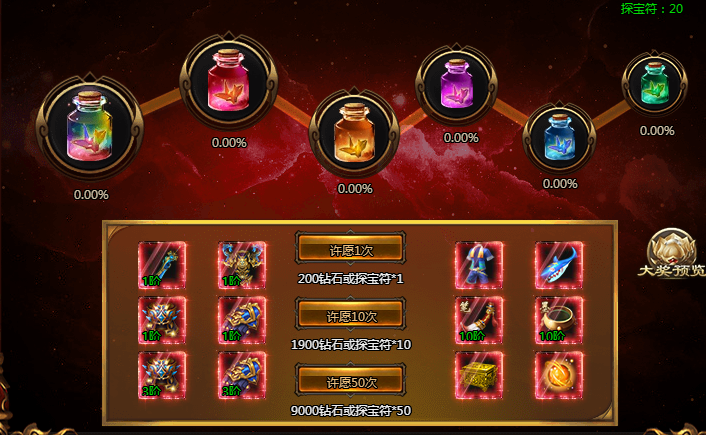View the blue shark reward item

[x=559, y=265]
